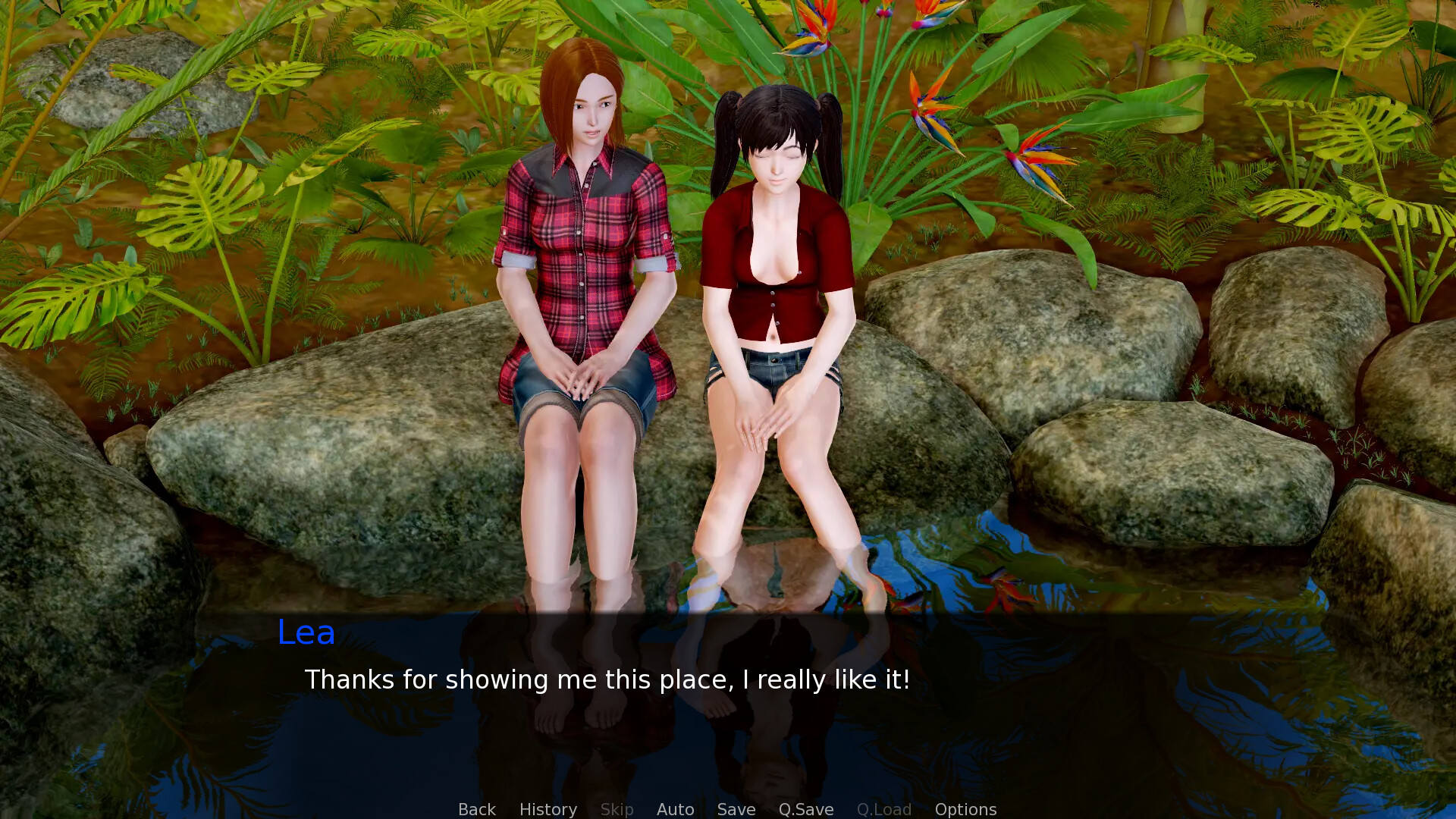The height and width of the screenshot is (819, 1456).
Task: Open the Options menu
Action: 965,809
